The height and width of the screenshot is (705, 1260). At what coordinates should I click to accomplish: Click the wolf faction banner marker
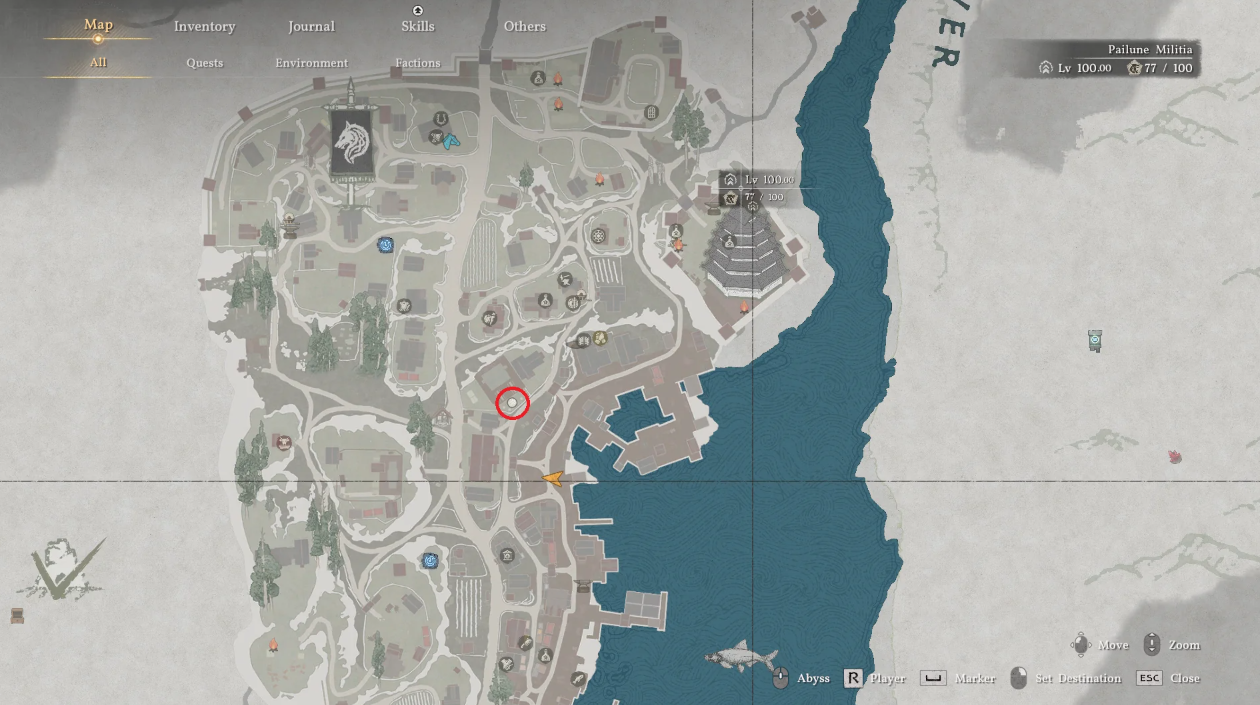click(x=352, y=144)
